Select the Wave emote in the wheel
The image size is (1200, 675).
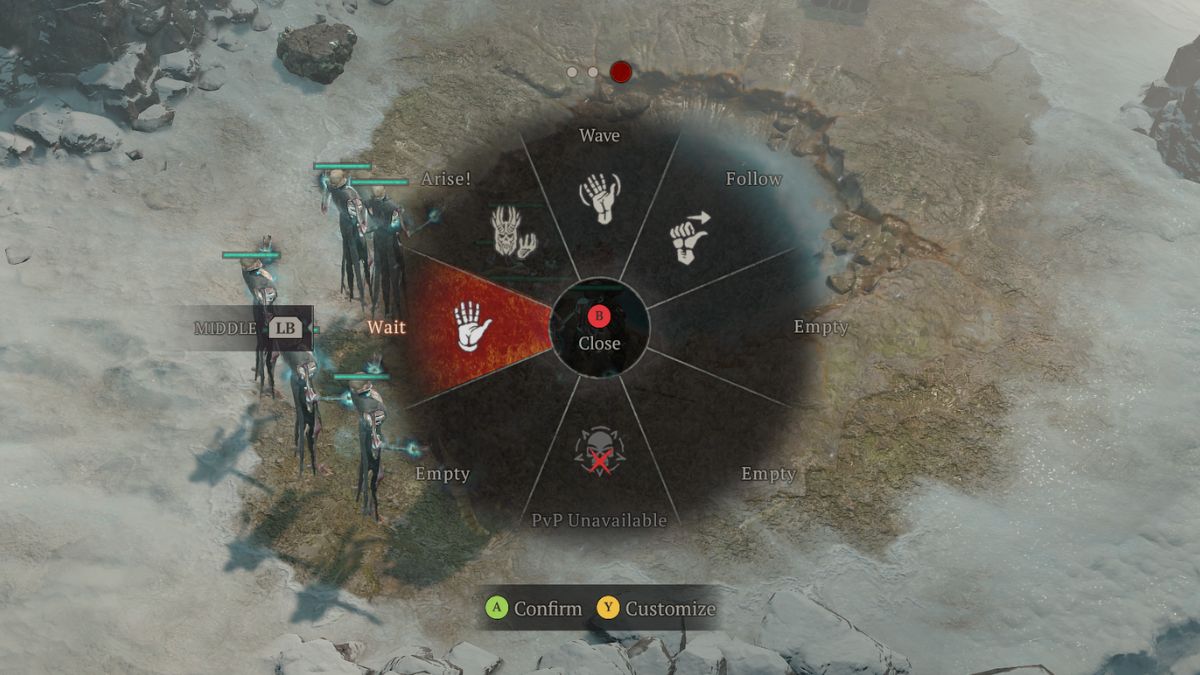click(x=600, y=197)
